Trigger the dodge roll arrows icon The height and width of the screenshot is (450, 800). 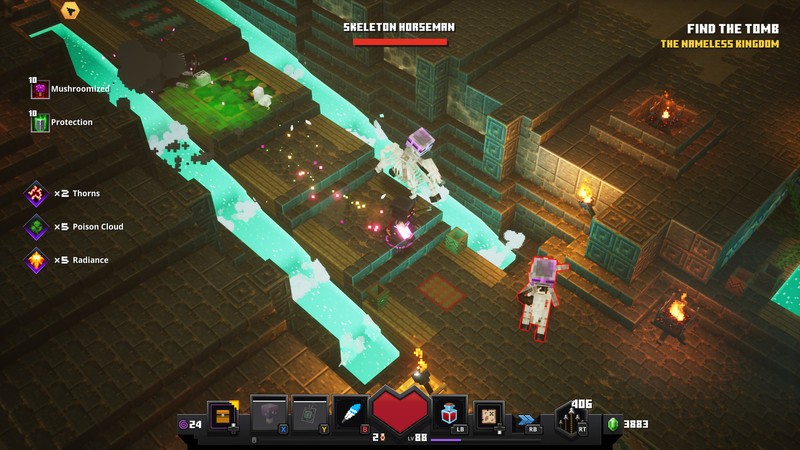click(526, 421)
